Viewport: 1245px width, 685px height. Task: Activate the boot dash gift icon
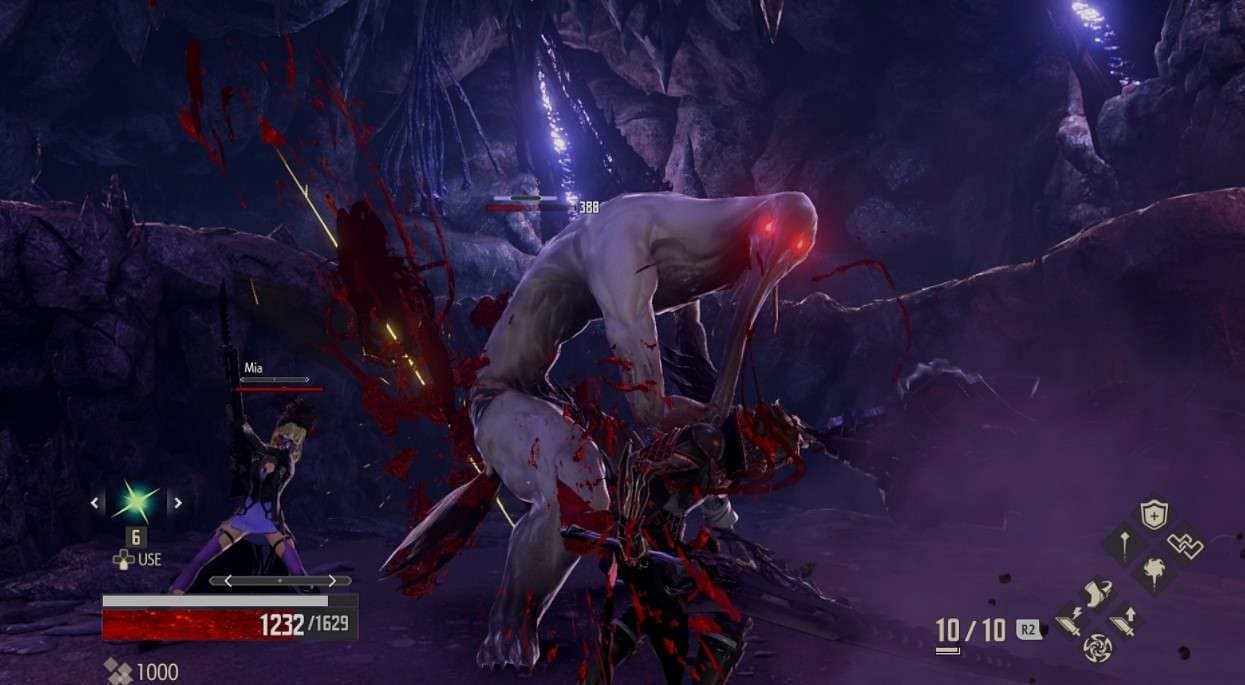click(1097, 592)
